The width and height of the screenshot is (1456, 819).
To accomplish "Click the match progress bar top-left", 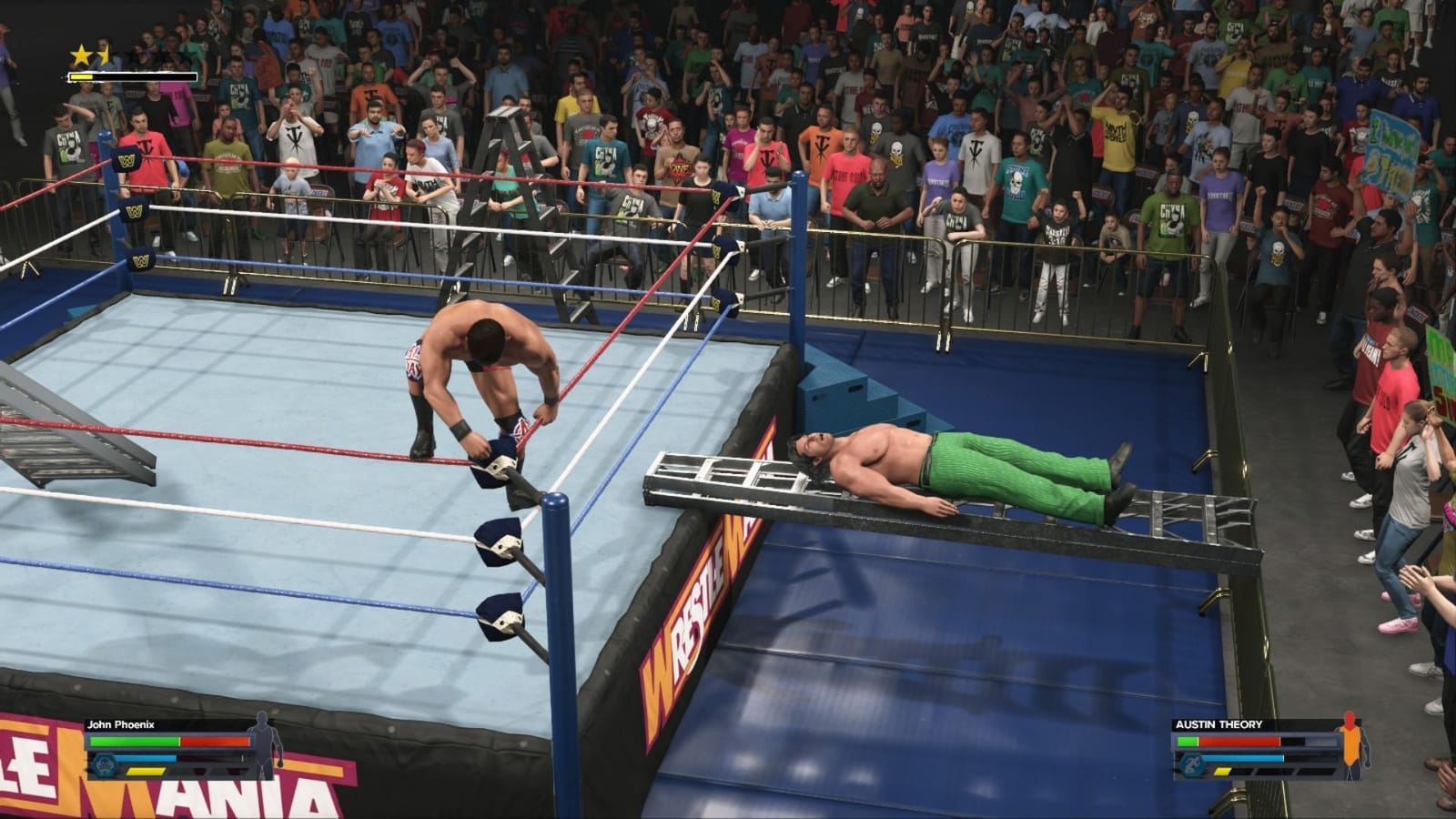I will (x=132, y=78).
